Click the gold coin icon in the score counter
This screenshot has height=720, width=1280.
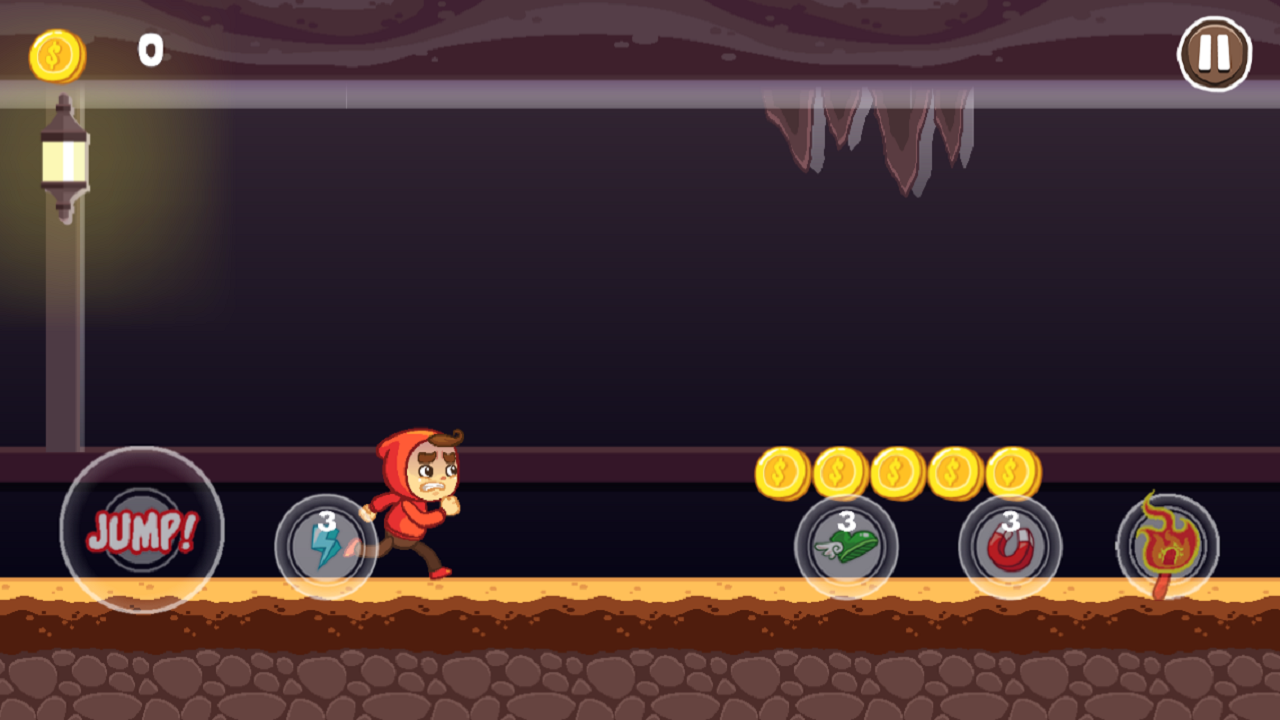[55, 55]
